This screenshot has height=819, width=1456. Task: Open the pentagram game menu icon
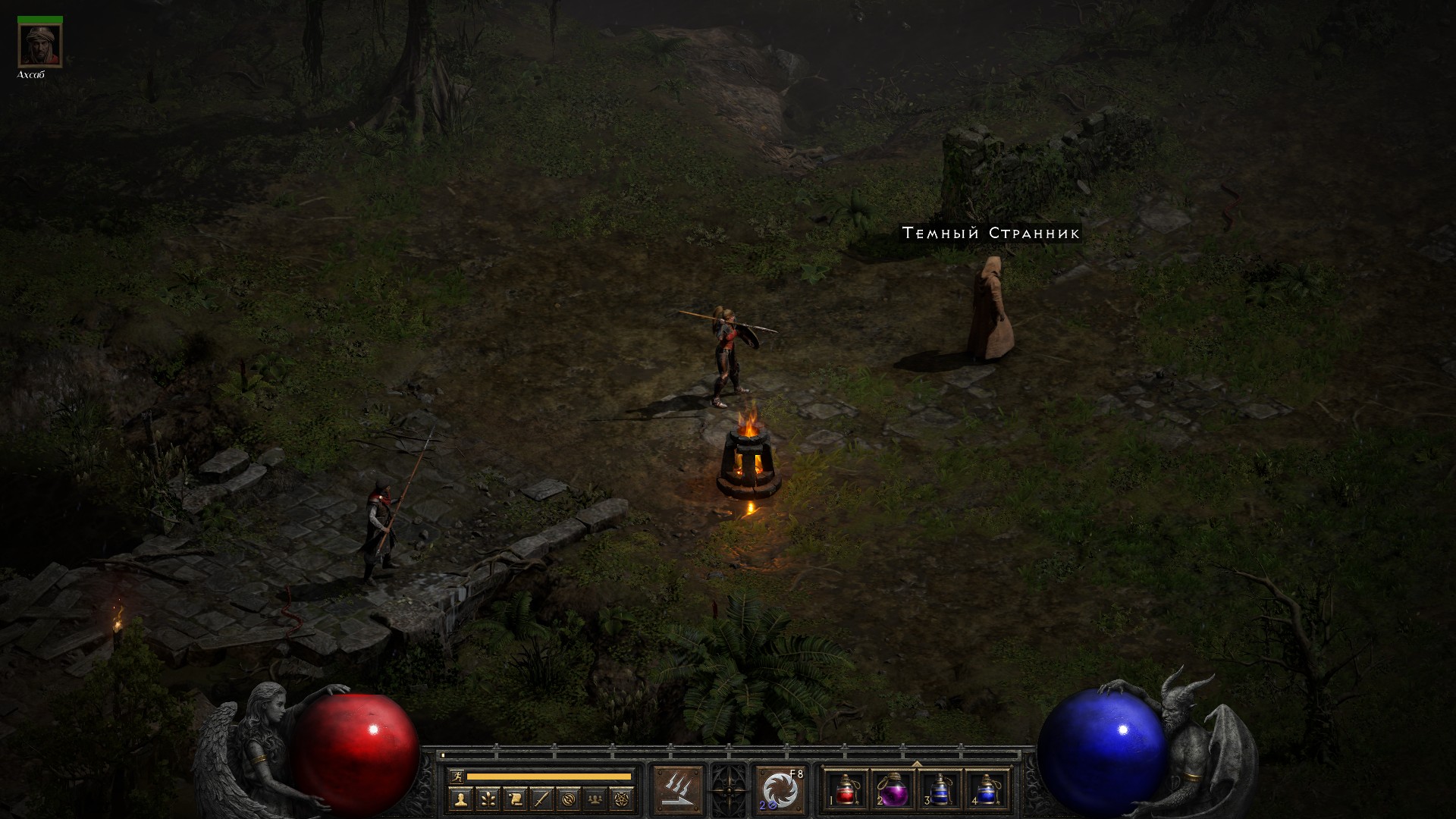tap(623, 799)
